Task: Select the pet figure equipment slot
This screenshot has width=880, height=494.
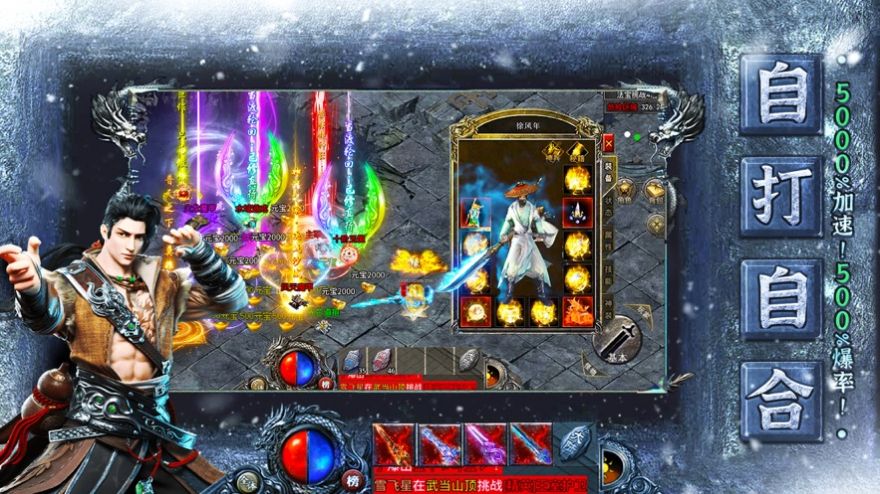Action: pos(475,212)
